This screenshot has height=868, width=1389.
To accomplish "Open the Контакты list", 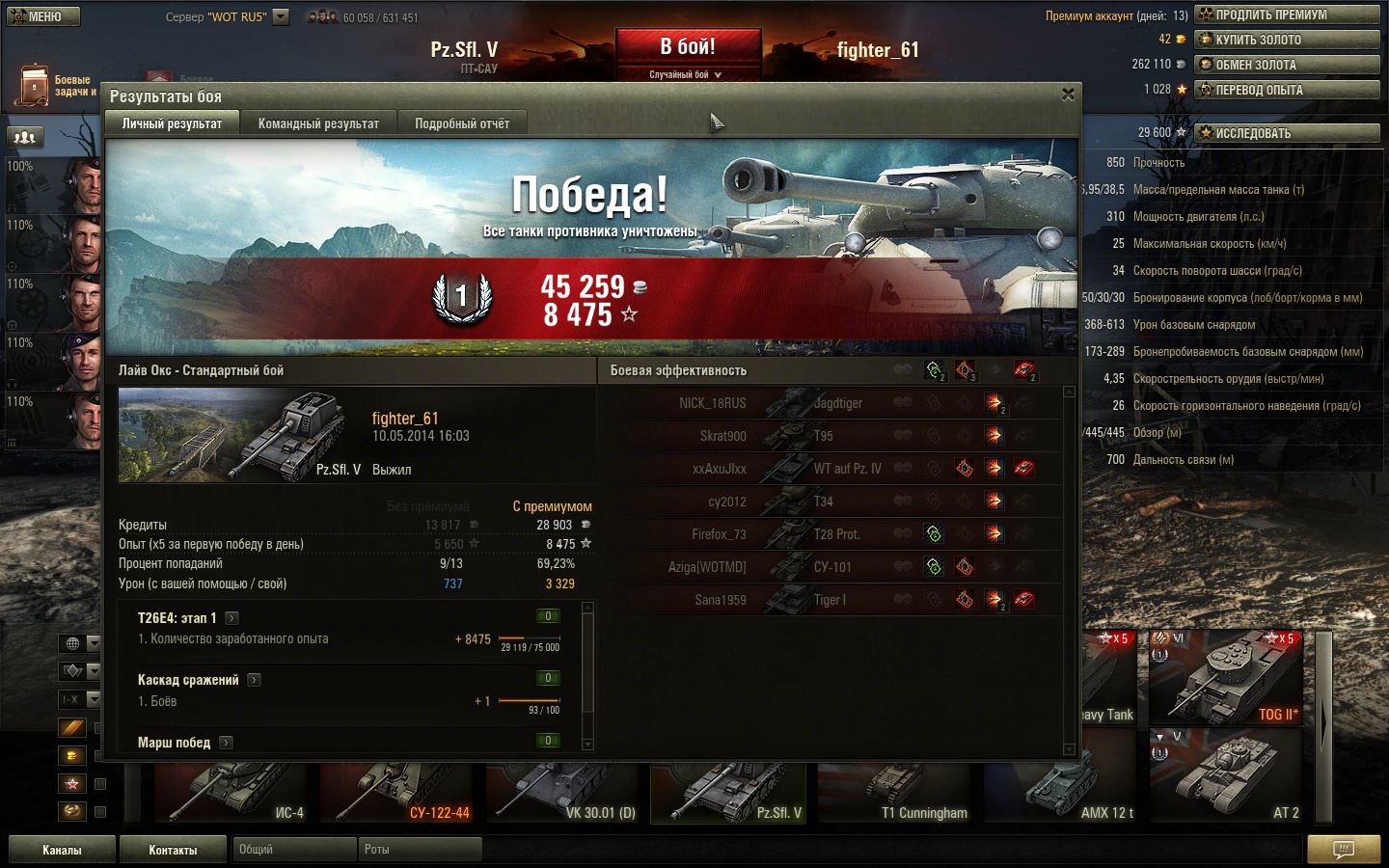I will pyautogui.click(x=173, y=850).
